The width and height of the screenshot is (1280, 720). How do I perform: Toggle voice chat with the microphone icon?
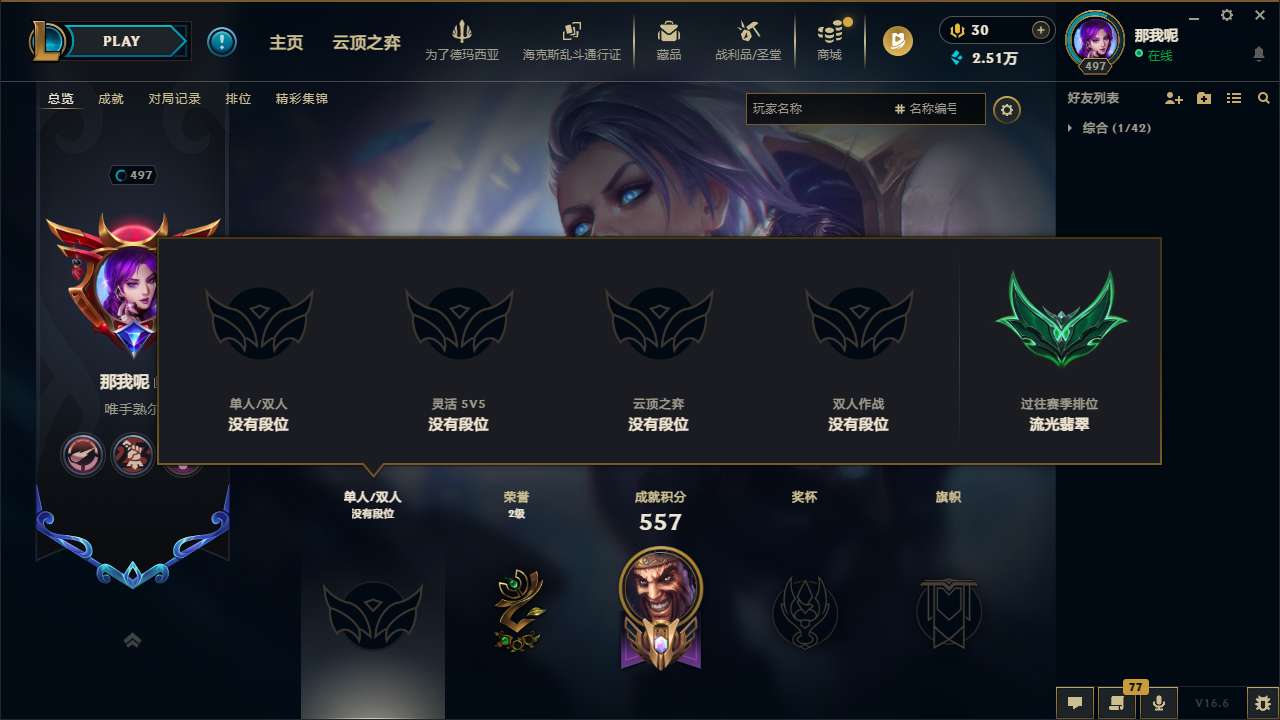1159,702
